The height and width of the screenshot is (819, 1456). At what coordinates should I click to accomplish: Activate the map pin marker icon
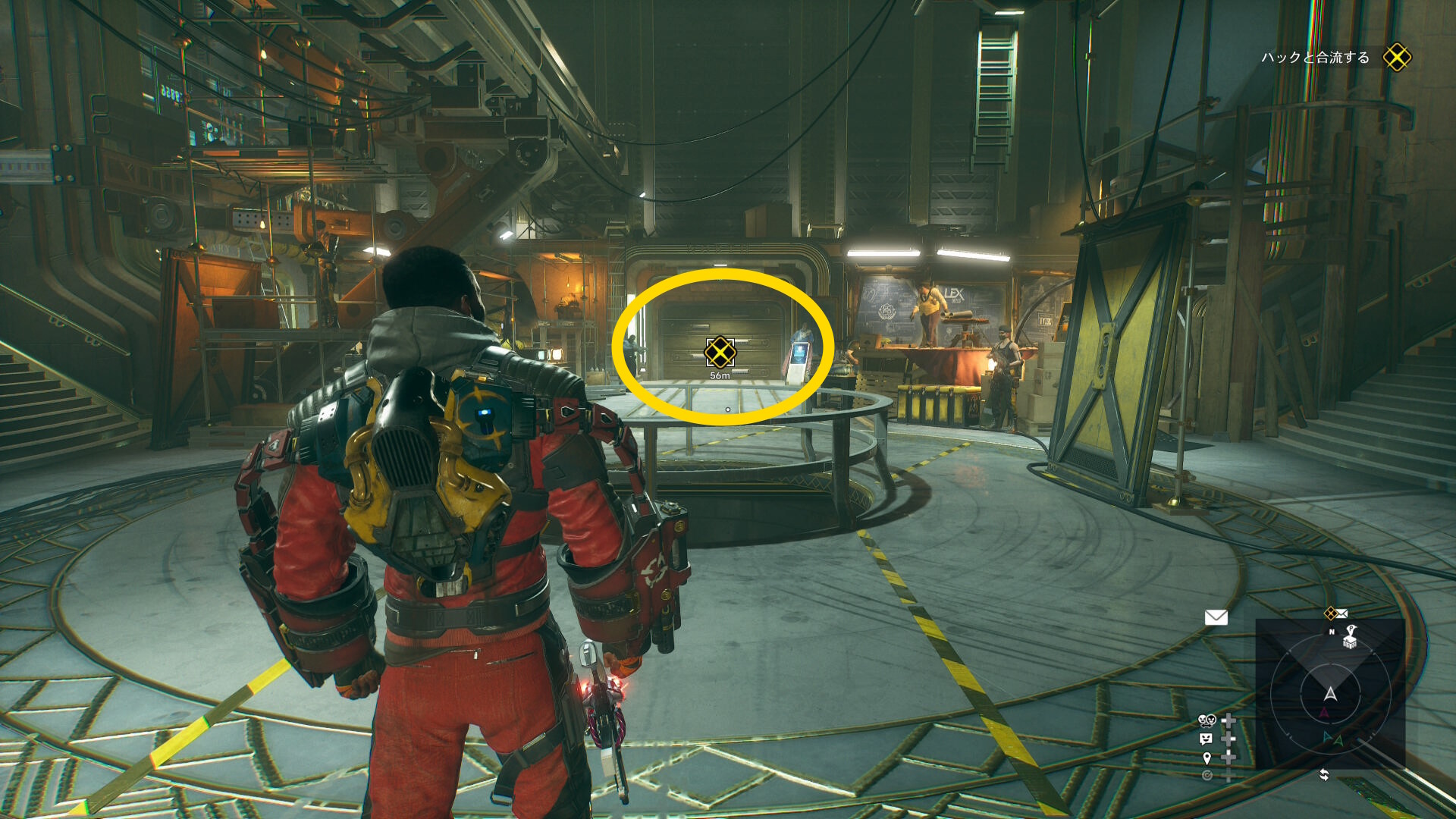[x=1207, y=758]
